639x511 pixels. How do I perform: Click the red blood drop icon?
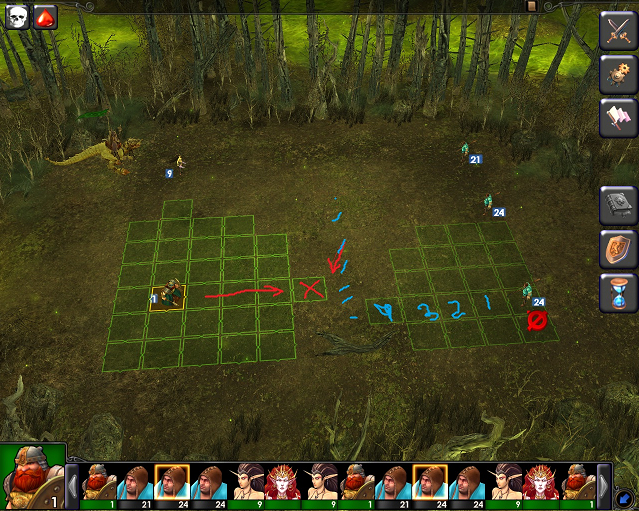coord(45,17)
